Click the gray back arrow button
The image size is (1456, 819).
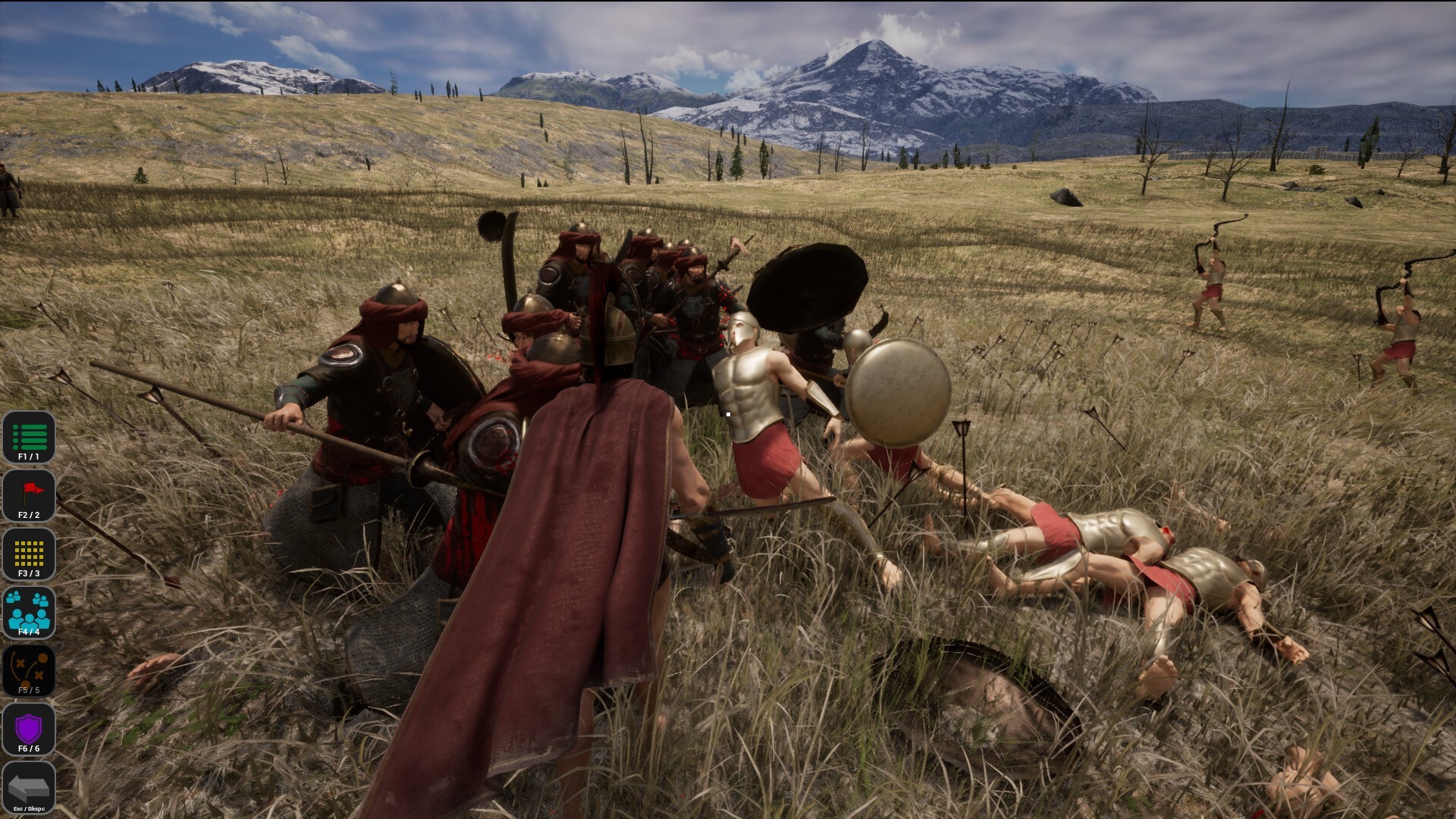(29, 787)
